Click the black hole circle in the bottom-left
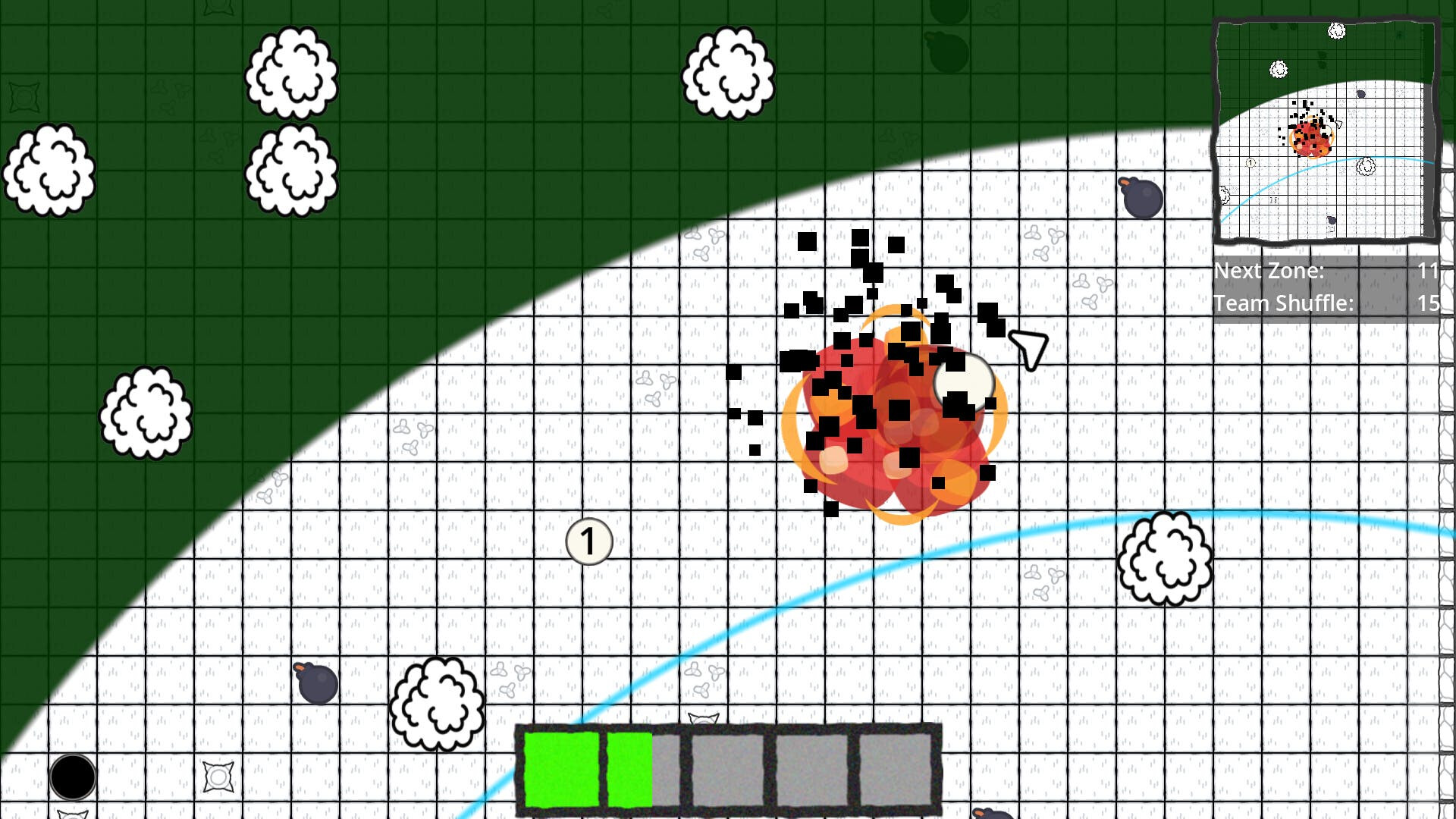1456x819 pixels. pos(74,775)
